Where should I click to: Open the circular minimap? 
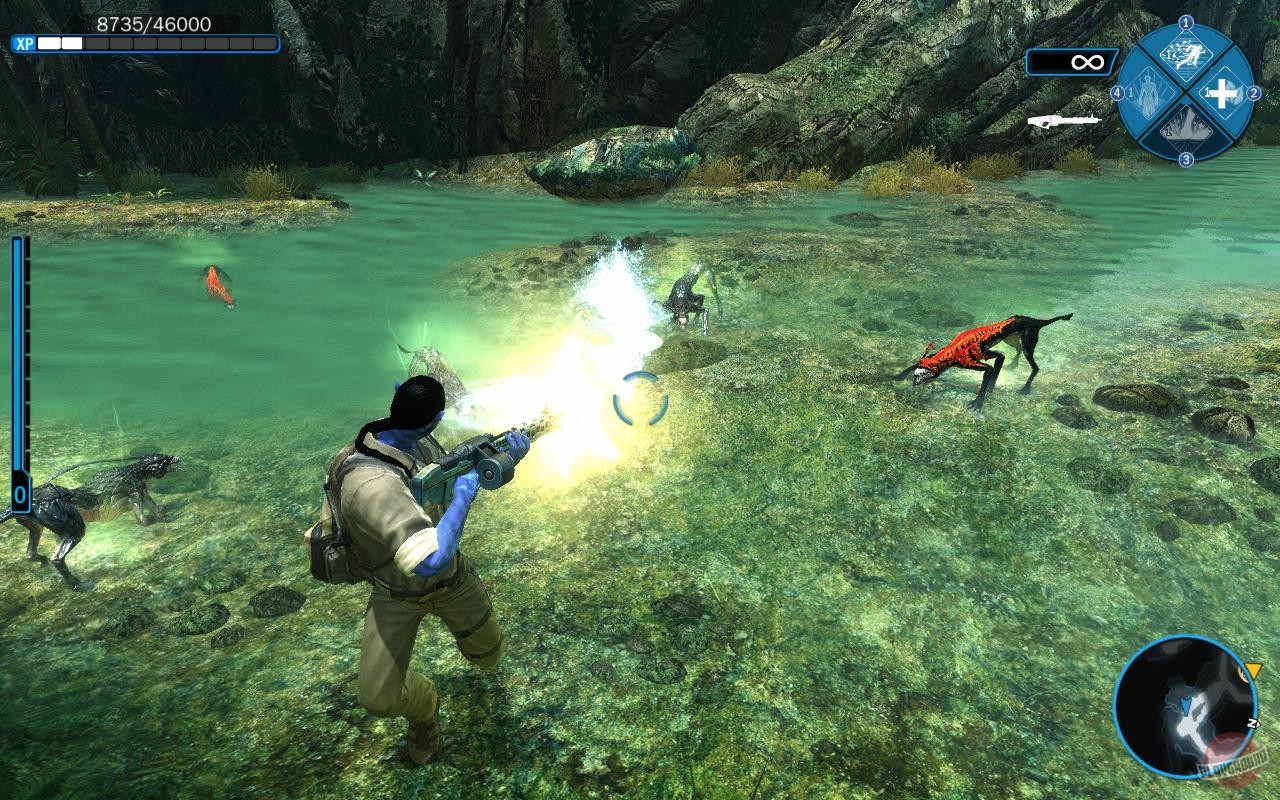point(1184,706)
